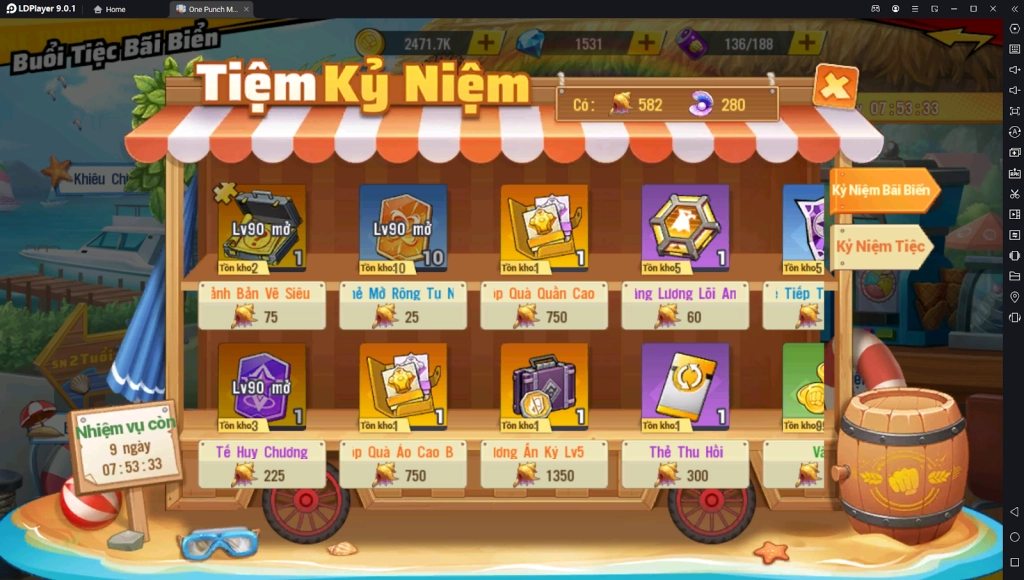This screenshot has width=1024, height=580.
Task: Buy the Quần Cao gift box for 750
Action: coord(544,228)
